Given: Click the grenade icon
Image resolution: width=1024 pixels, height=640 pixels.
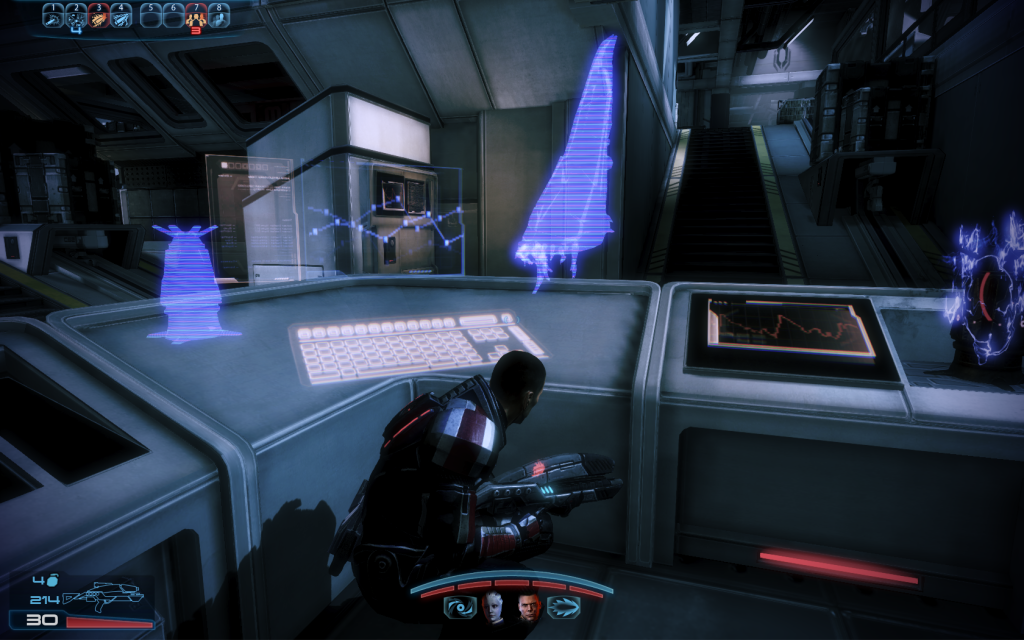Looking at the screenshot, I should (52, 579).
